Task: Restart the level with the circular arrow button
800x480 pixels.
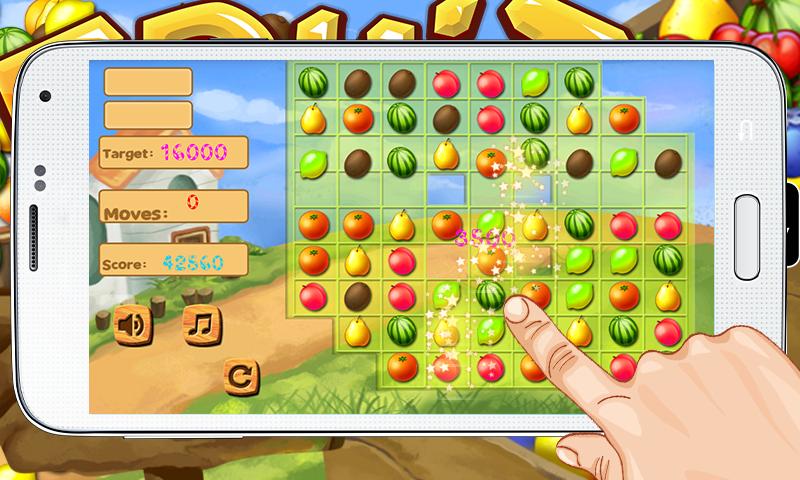Action: pos(242,376)
